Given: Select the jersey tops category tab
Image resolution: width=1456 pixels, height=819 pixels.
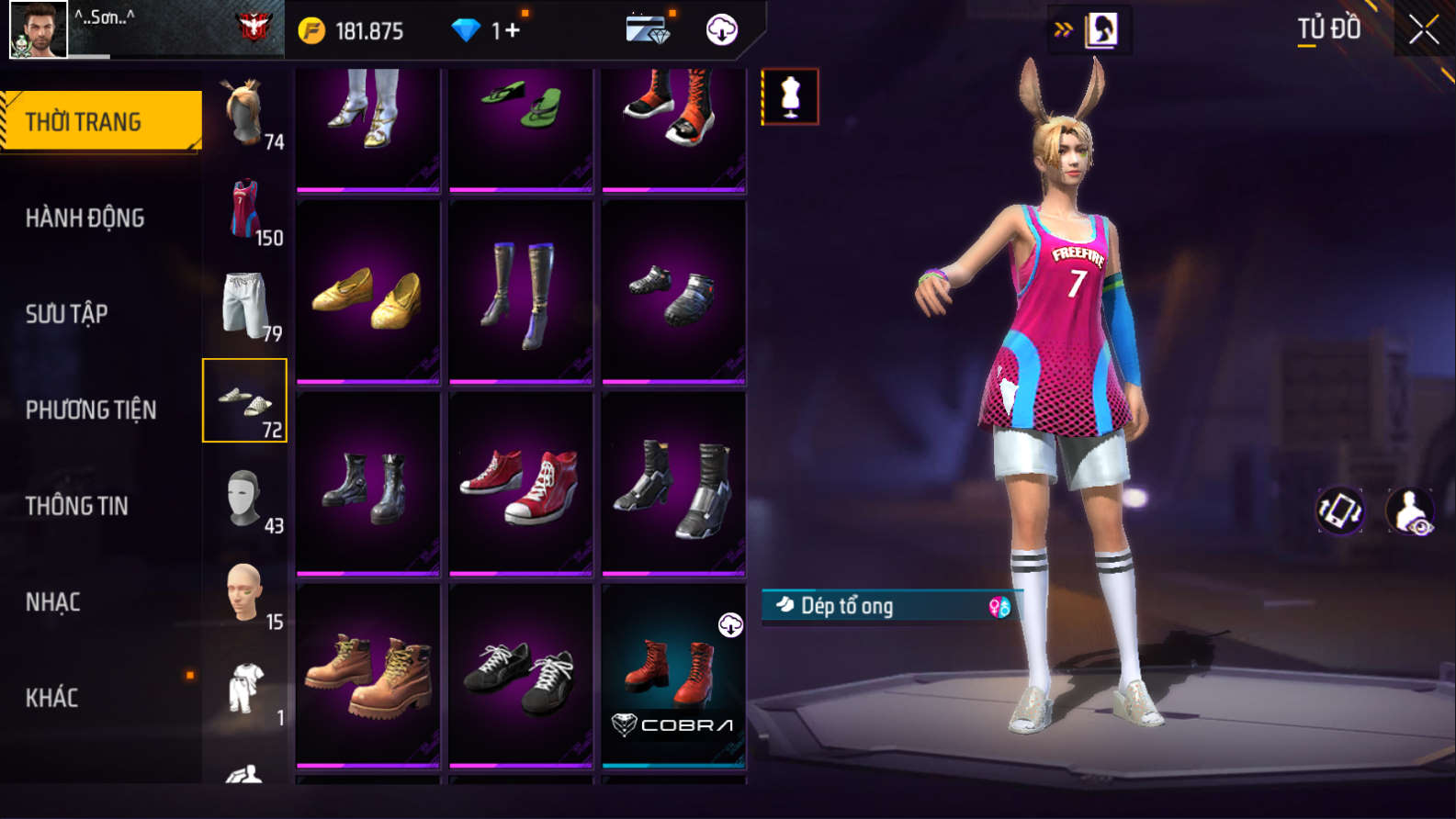Looking at the screenshot, I should click(x=245, y=210).
